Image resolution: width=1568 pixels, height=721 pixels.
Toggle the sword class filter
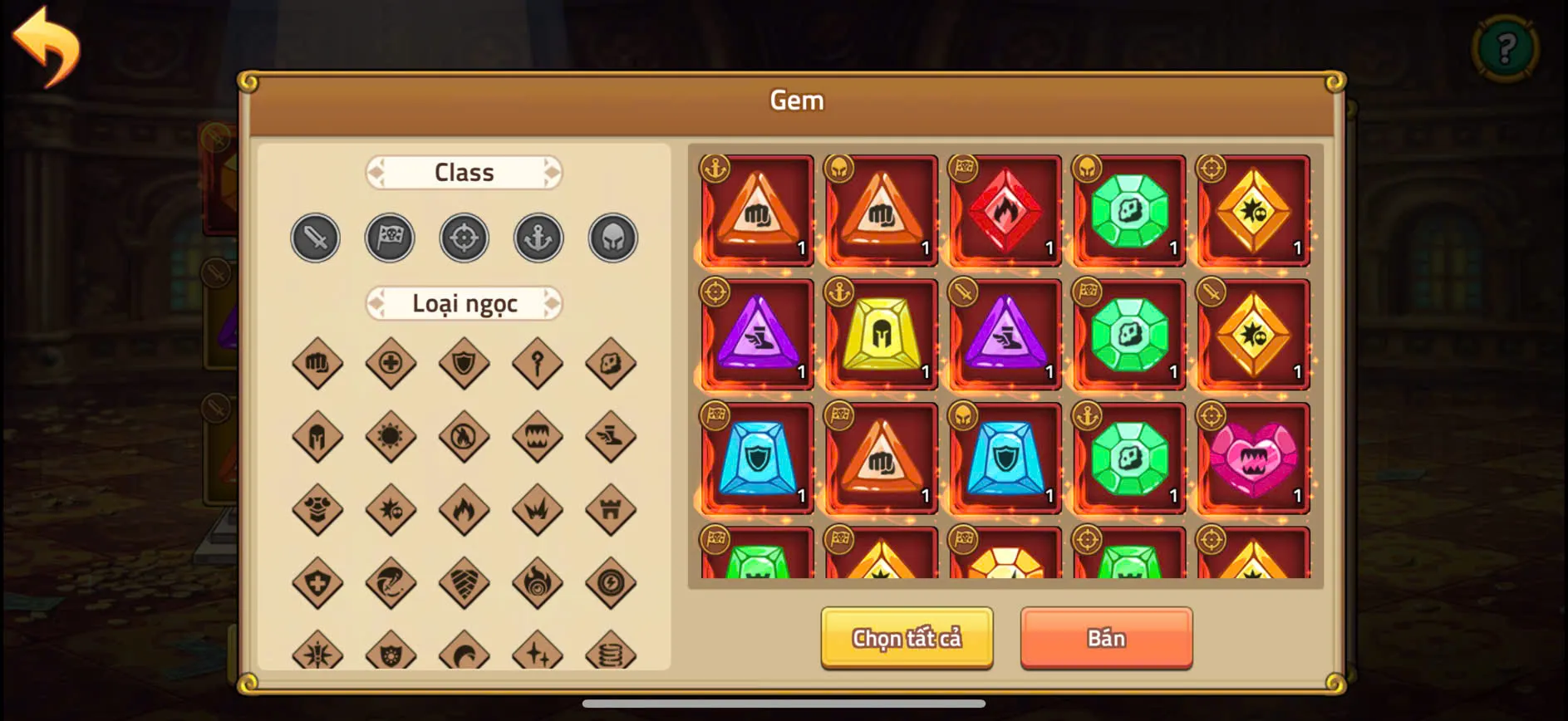(x=315, y=238)
